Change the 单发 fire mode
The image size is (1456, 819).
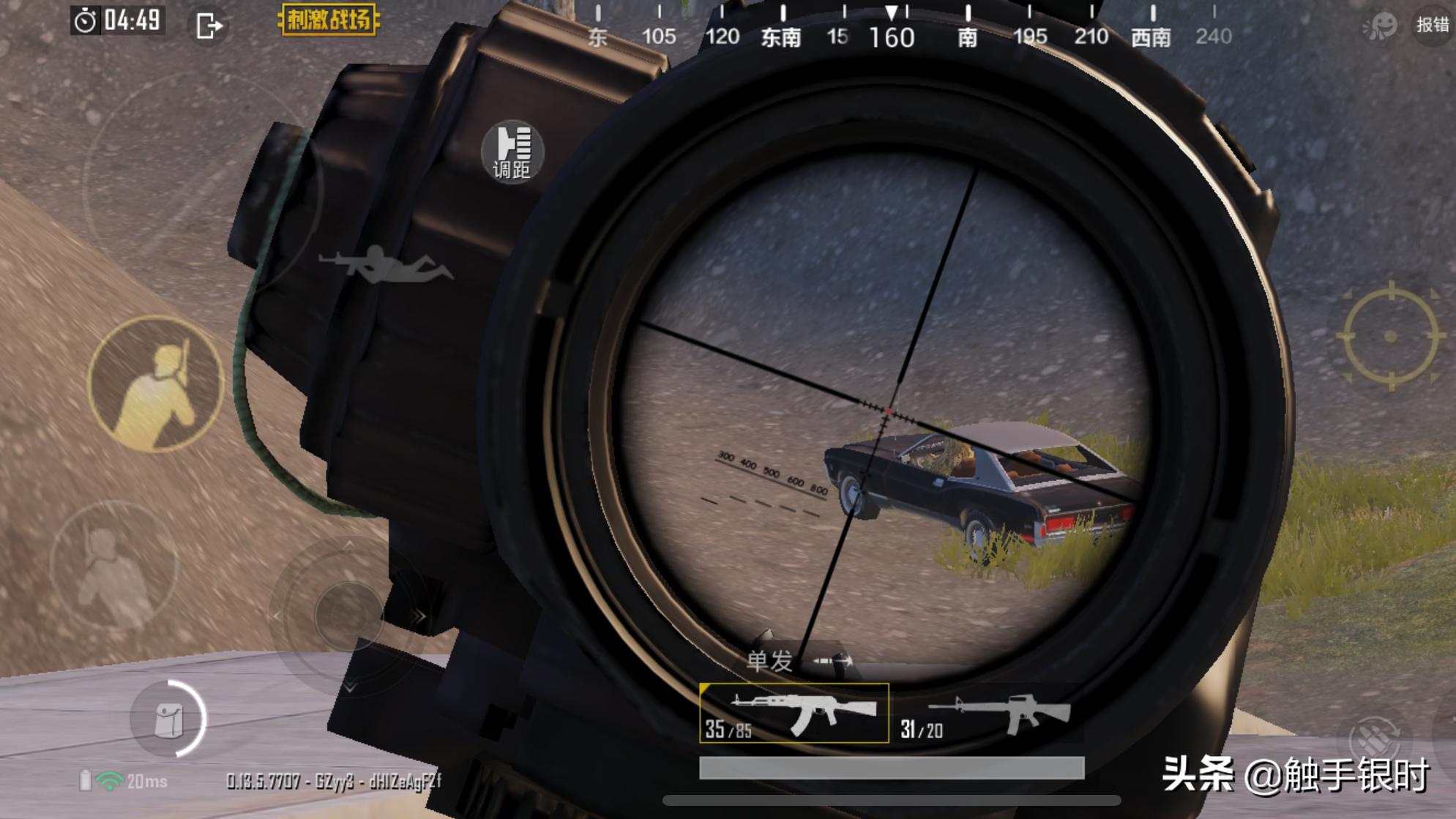click(799, 661)
